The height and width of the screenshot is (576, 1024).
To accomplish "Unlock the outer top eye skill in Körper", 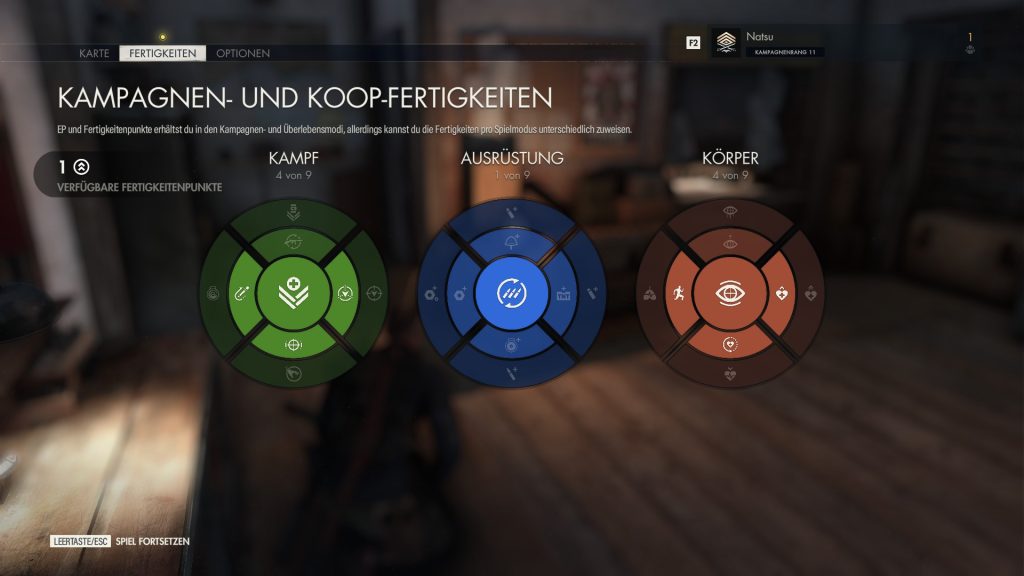I will point(729,212).
